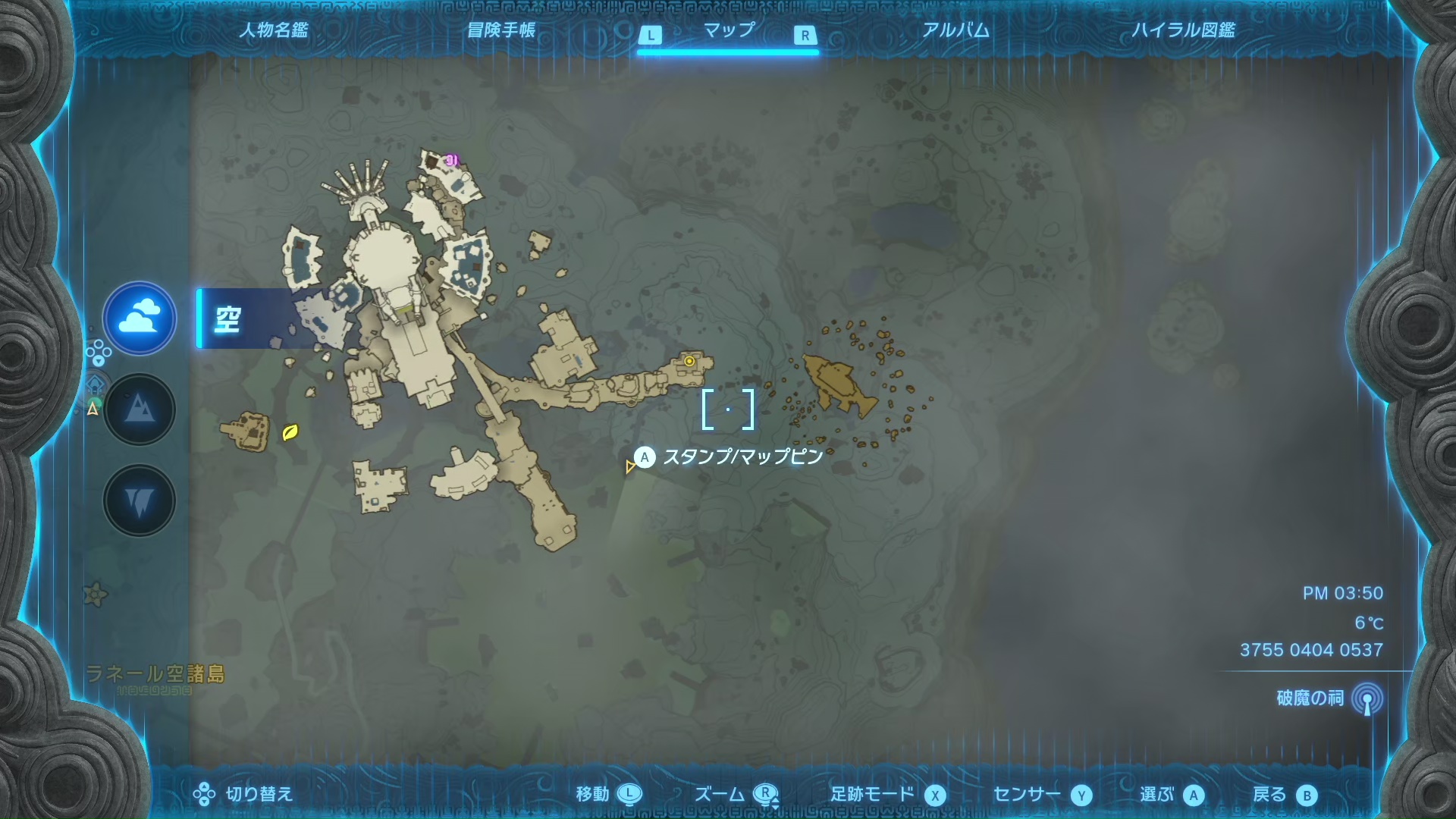Switch to the ハイラル図鑑 tab
Screen dimensions: 1456x819
coord(1183,30)
